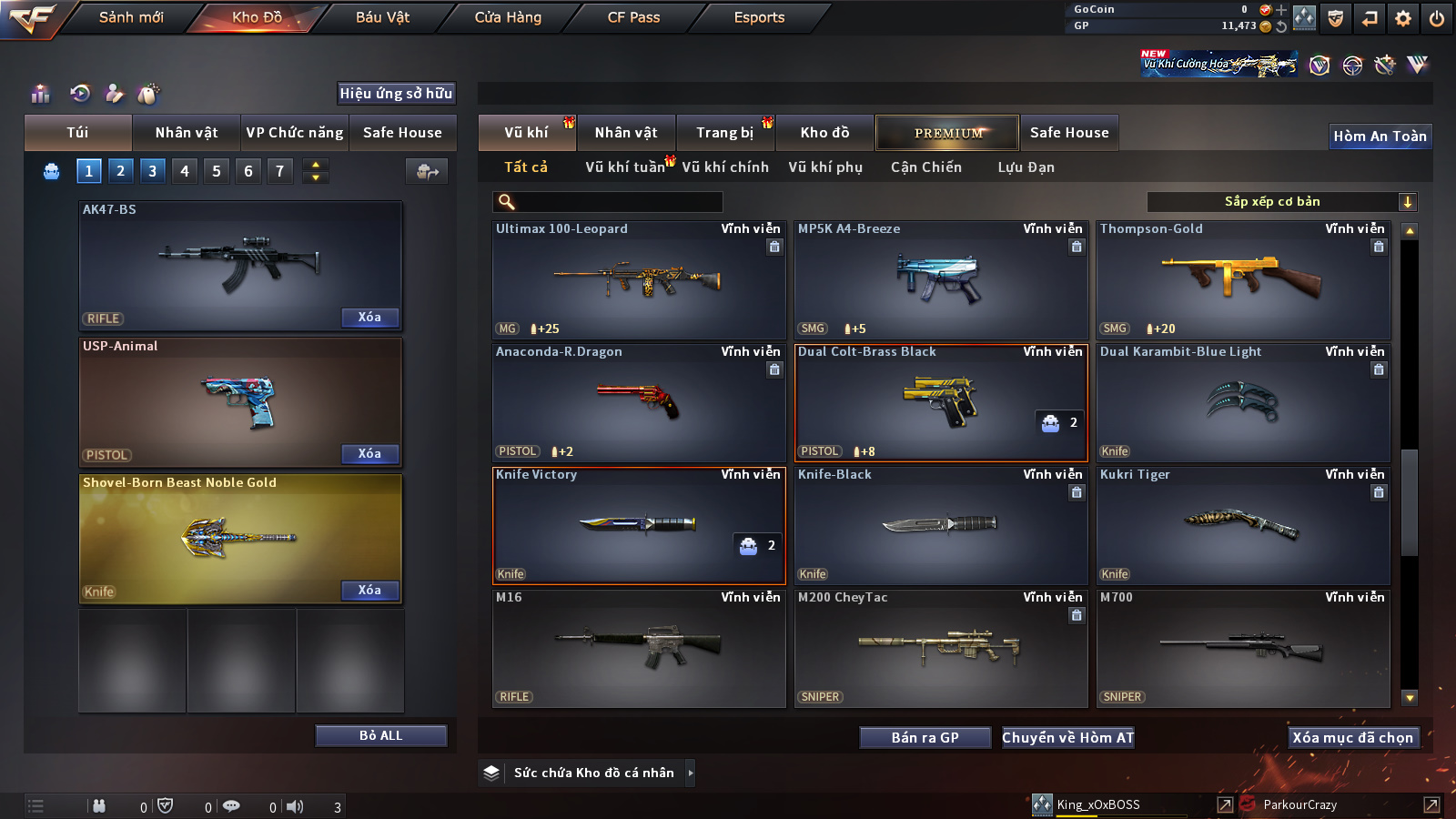Open the Esports menu
The width and height of the screenshot is (1456, 819).
759,17
